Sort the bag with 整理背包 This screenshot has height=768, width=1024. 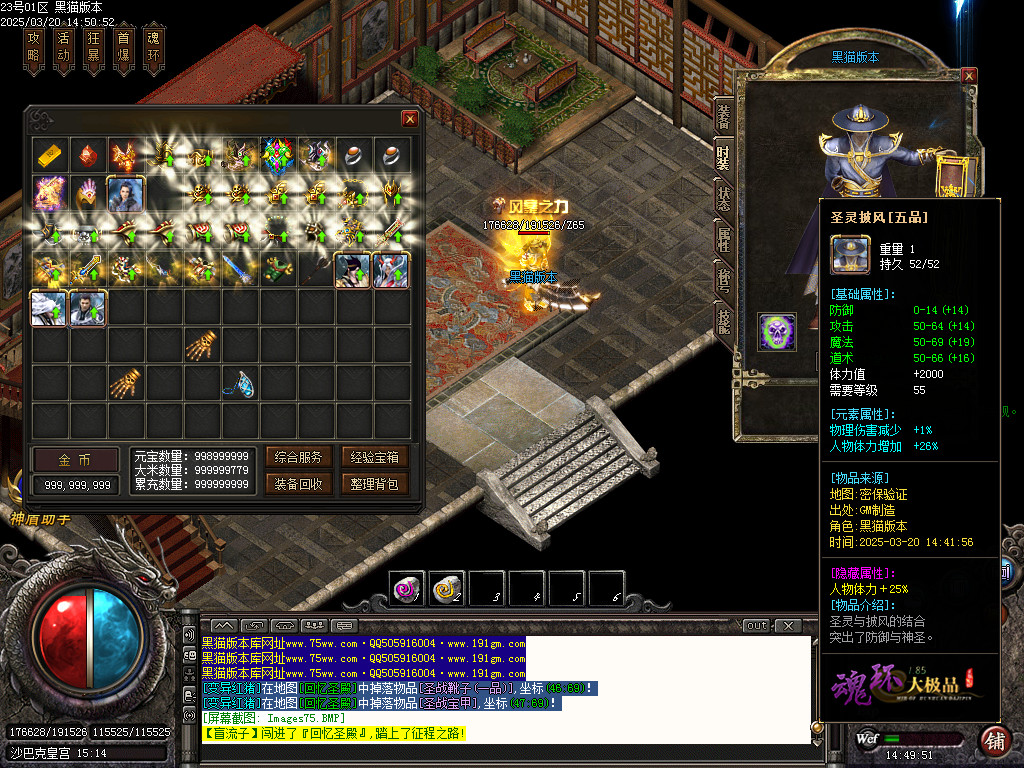pyautogui.click(x=375, y=484)
